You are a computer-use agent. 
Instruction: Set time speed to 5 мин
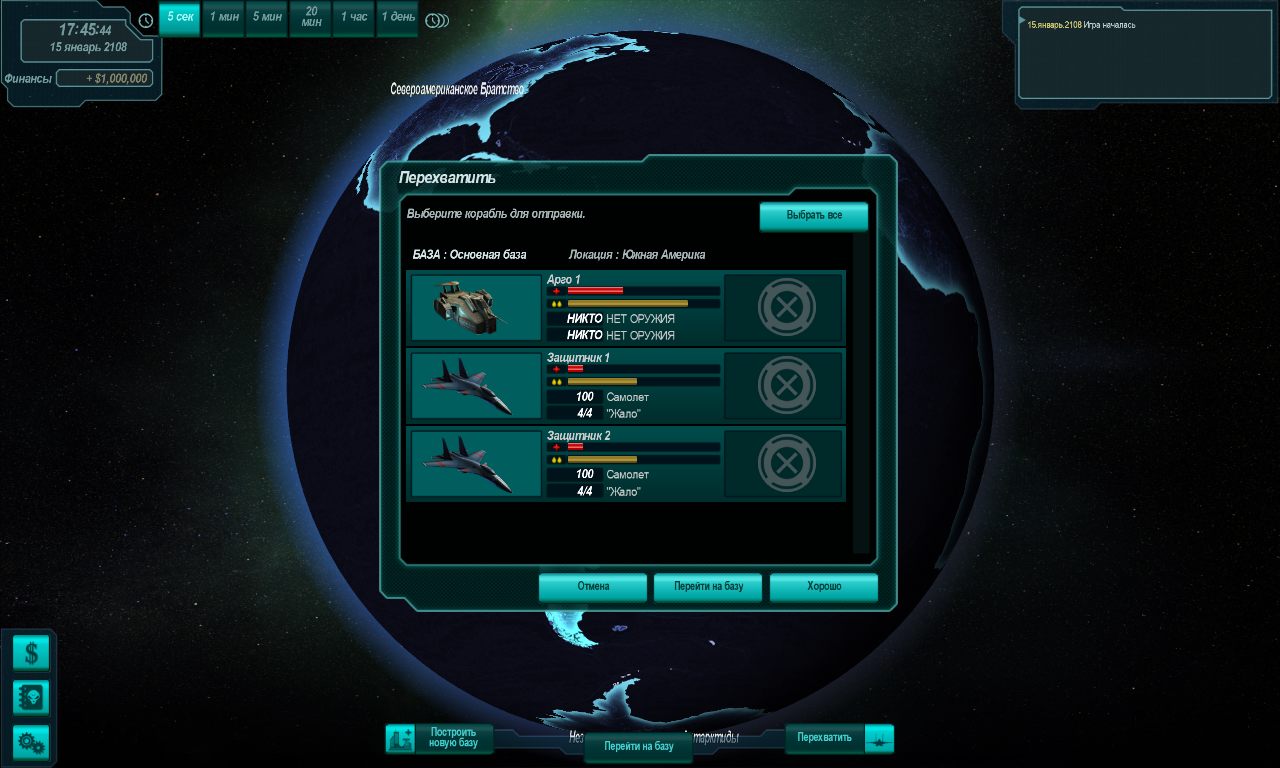267,18
